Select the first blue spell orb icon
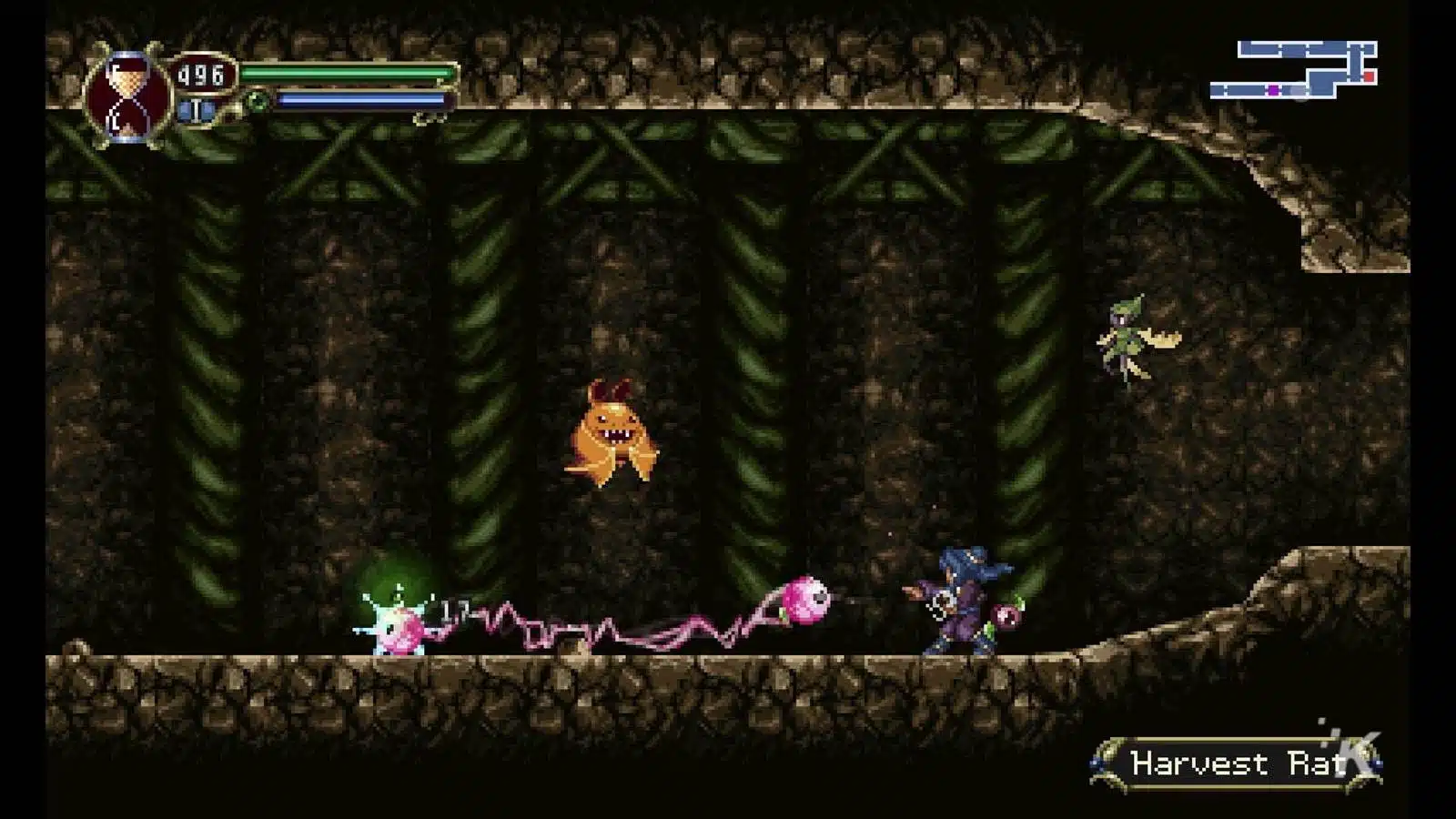The width and height of the screenshot is (1456, 819). 184,110
